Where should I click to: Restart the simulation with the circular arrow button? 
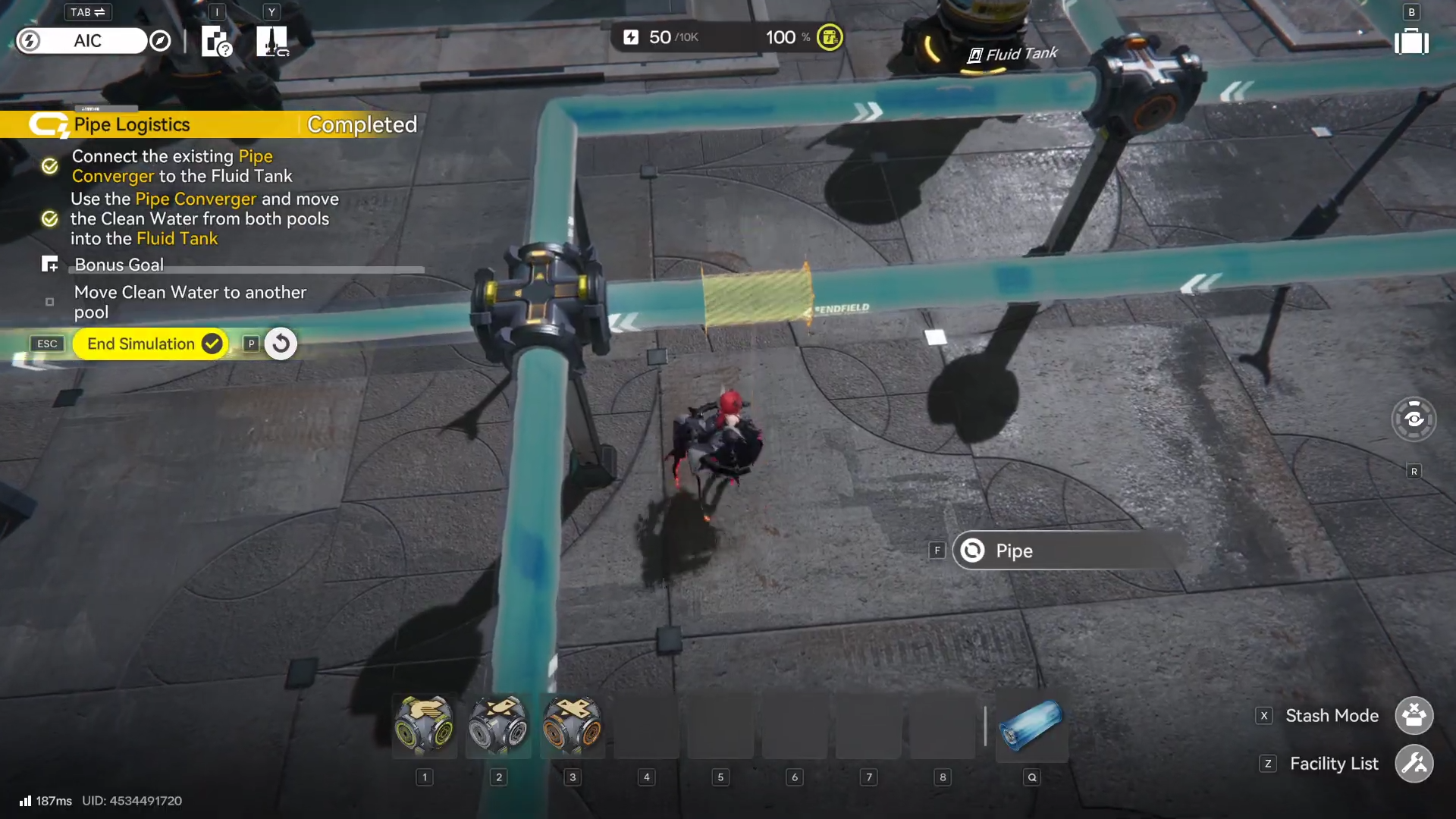[281, 344]
